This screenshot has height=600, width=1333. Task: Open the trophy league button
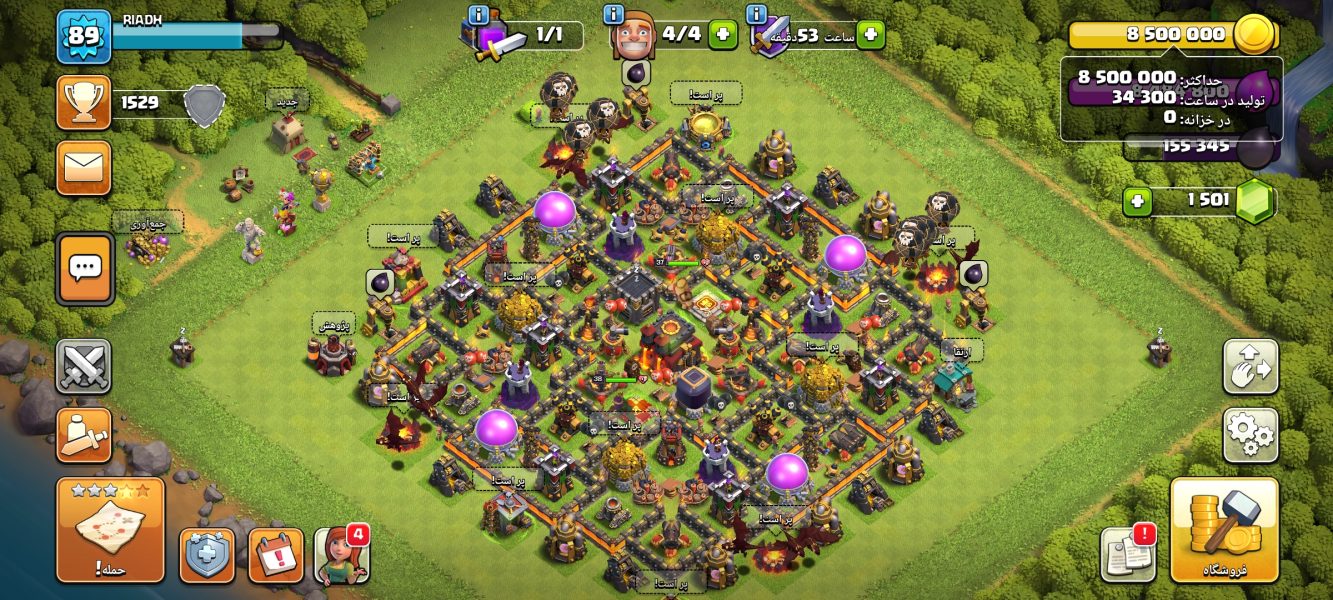tap(84, 102)
